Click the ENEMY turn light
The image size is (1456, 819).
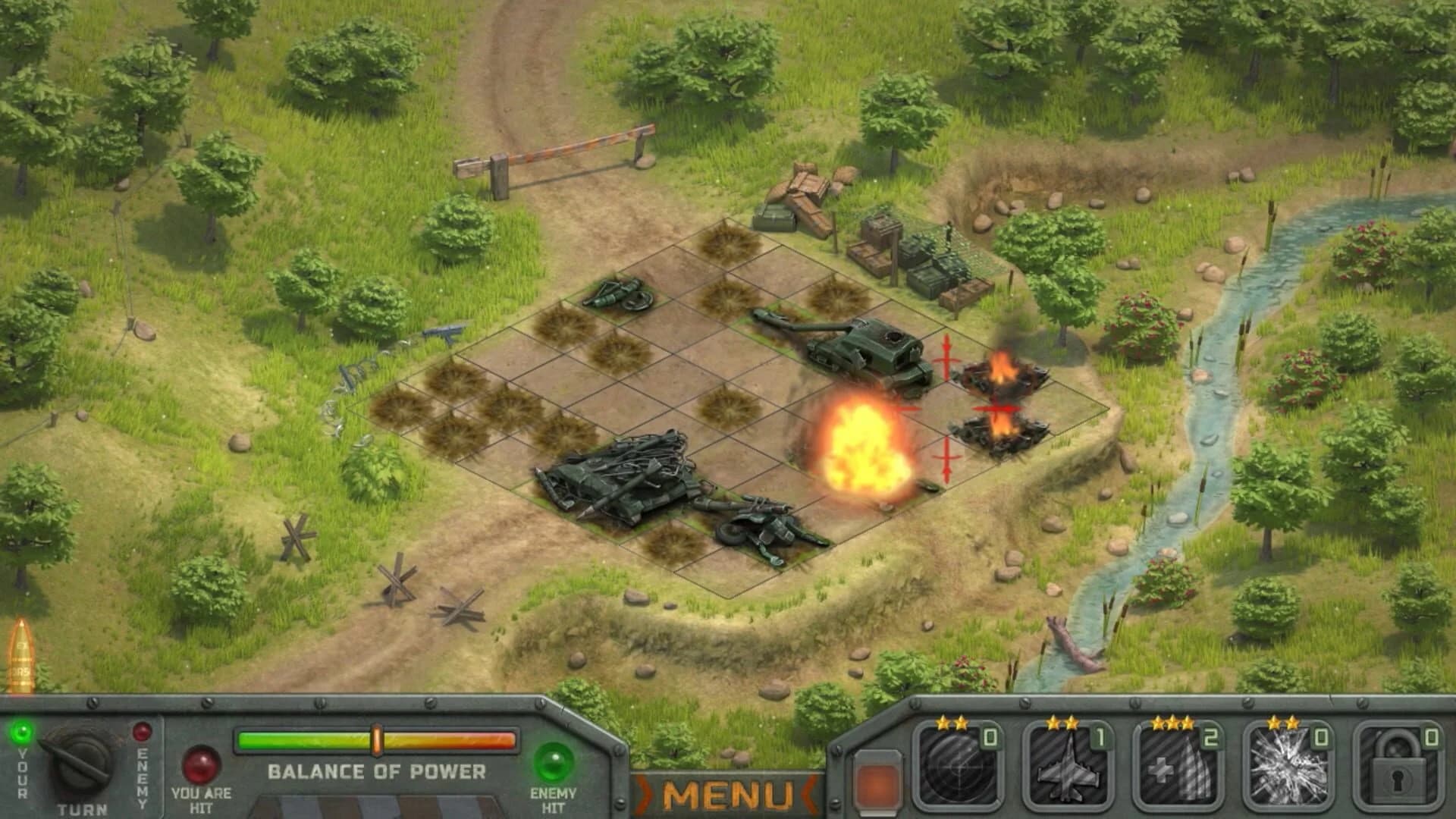pyautogui.click(x=140, y=730)
